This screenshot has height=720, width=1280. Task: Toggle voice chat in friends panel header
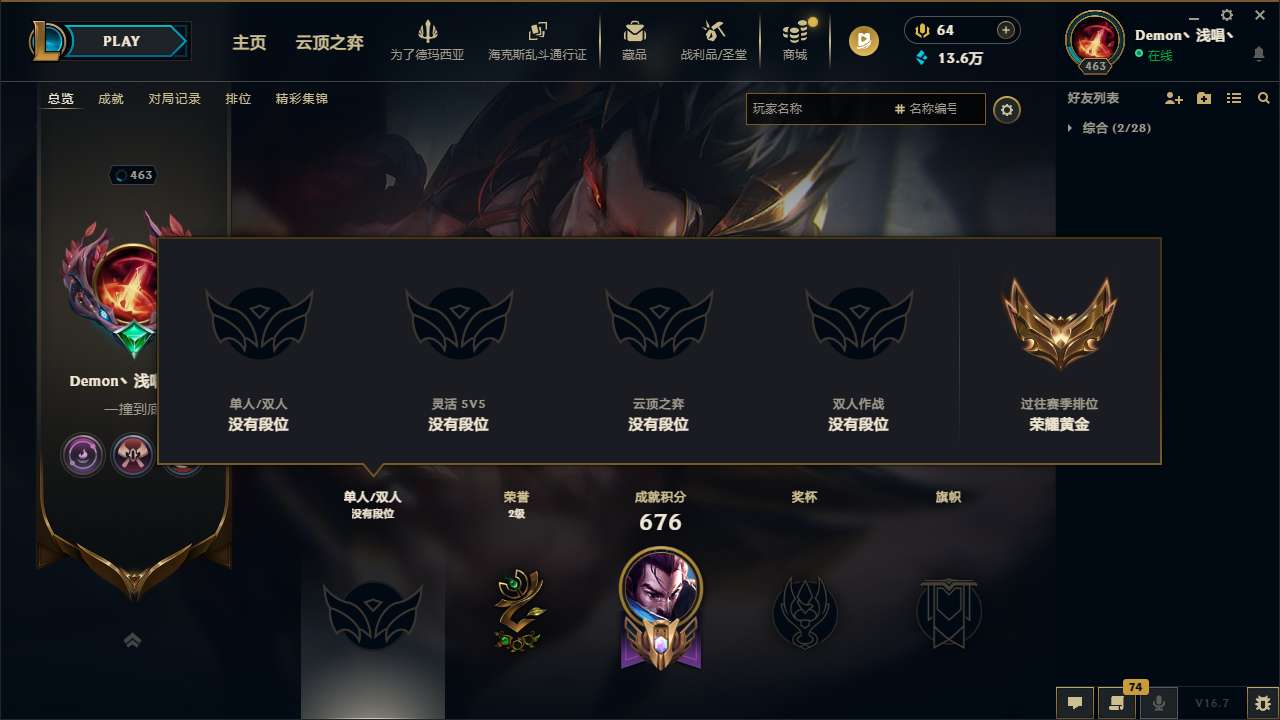tap(1203, 98)
